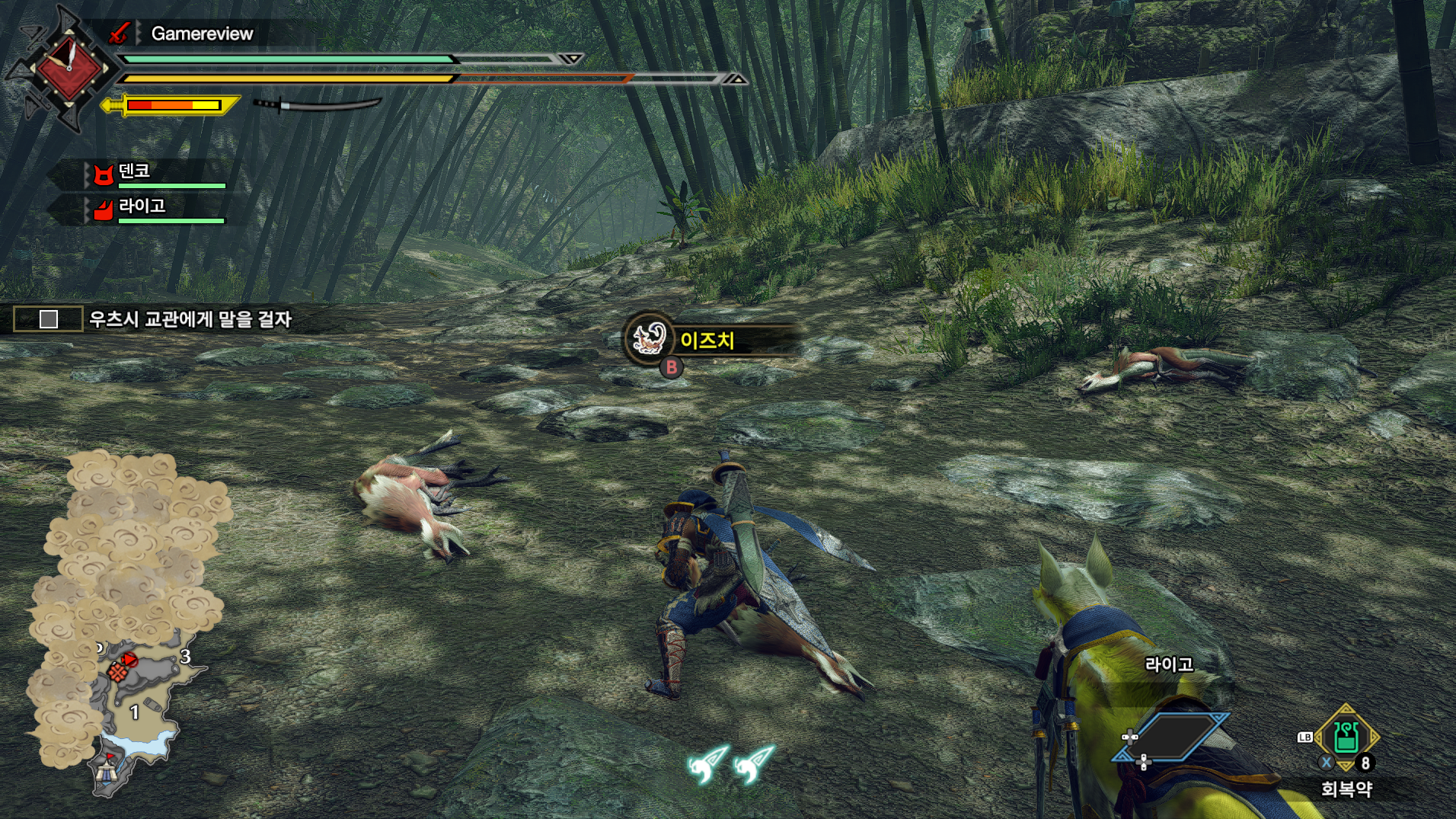This screenshot has height=819, width=1456.
Task: Select the 이즈치 monster target label
Action: click(707, 340)
